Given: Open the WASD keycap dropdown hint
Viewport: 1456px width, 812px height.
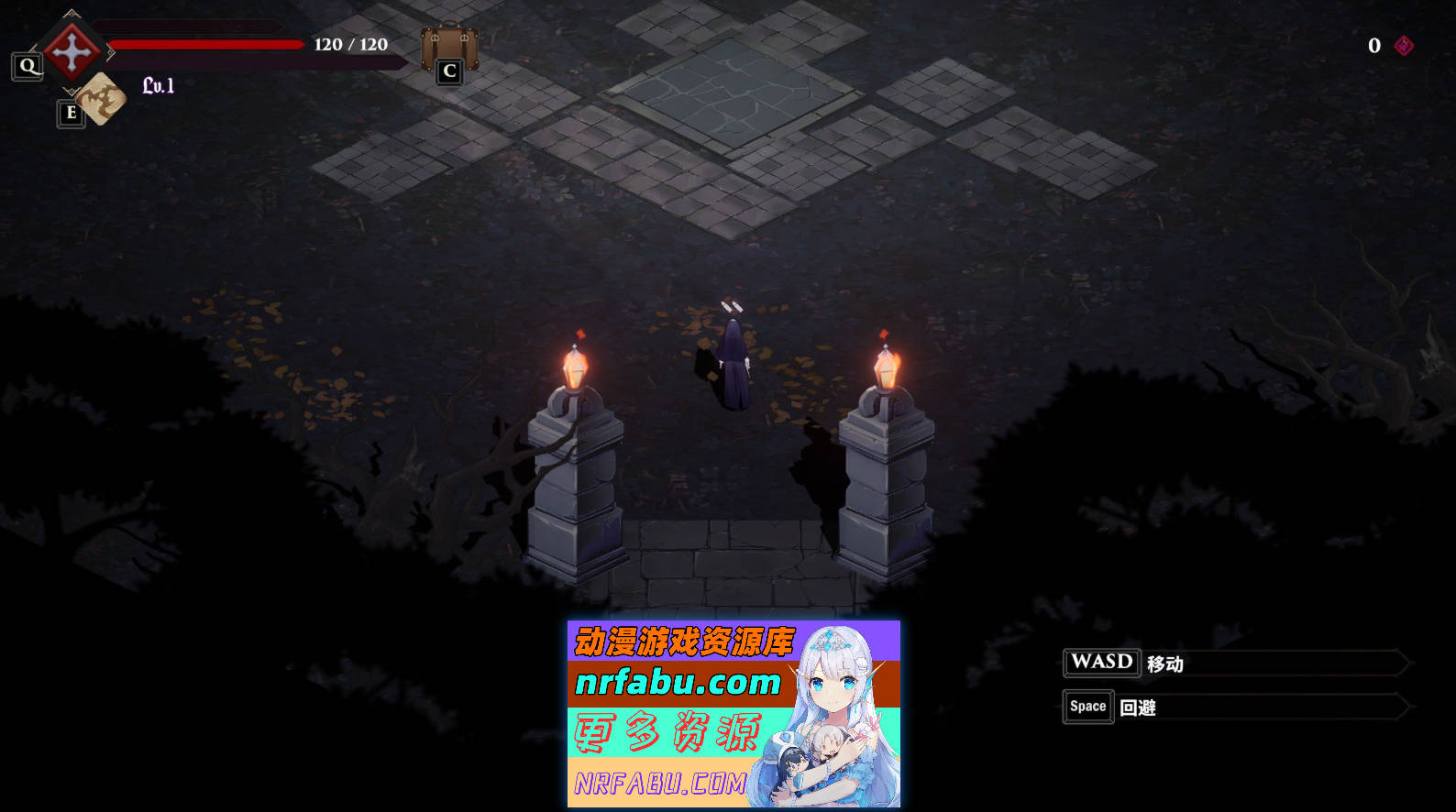Looking at the screenshot, I should (1100, 663).
